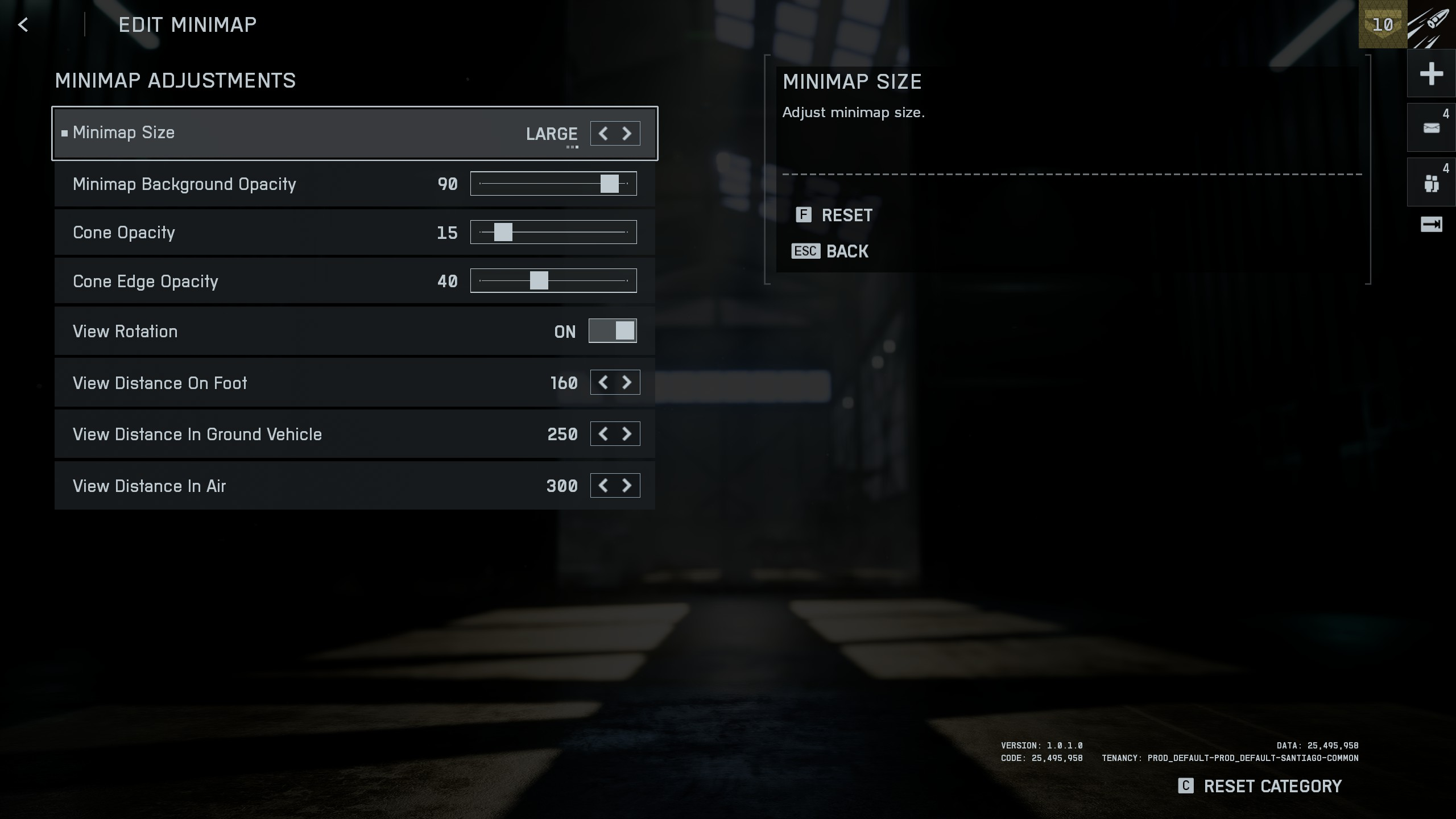Decrease Minimap Size with the left arrow

coord(603,134)
